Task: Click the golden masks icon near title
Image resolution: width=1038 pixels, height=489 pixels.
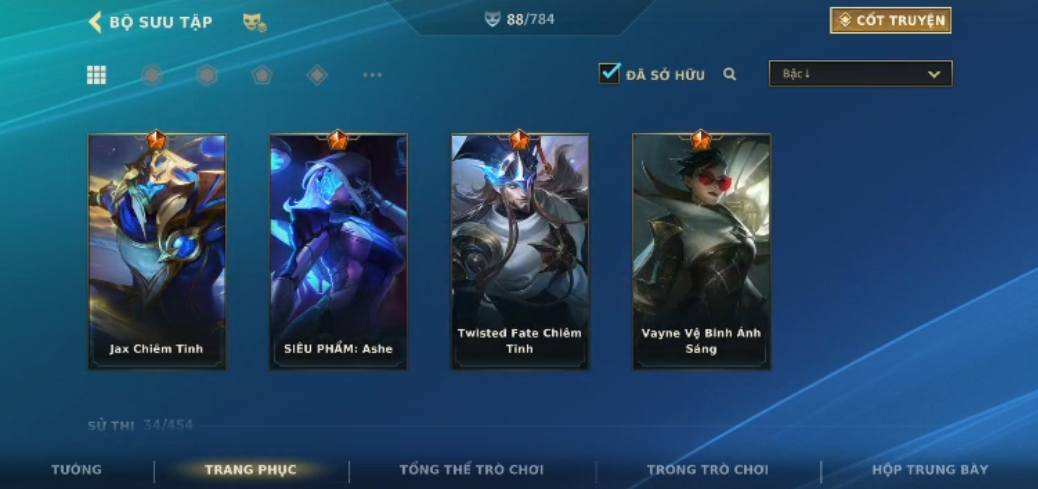Action: point(254,22)
